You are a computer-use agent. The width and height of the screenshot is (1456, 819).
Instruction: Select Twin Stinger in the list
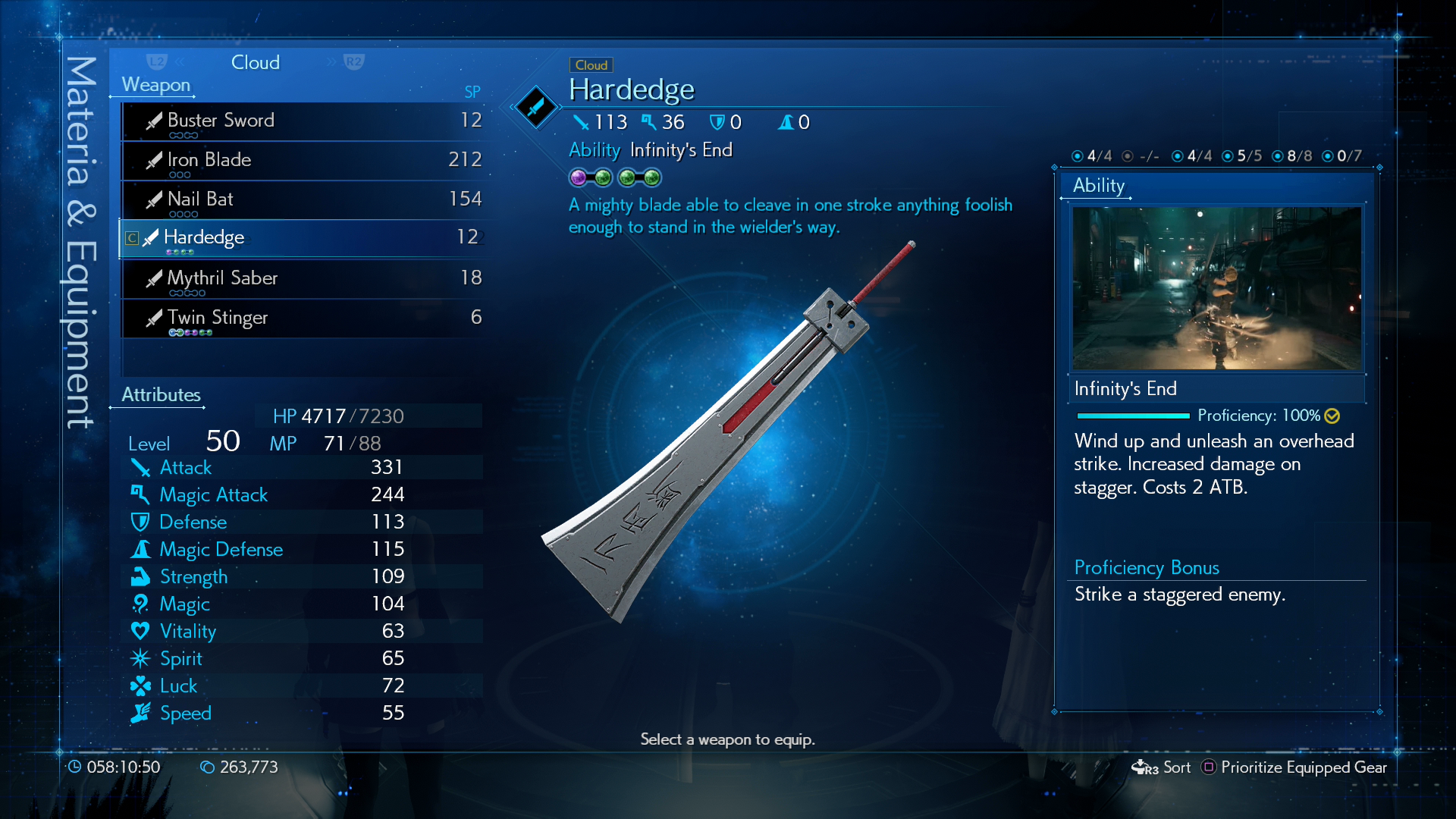(302, 318)
